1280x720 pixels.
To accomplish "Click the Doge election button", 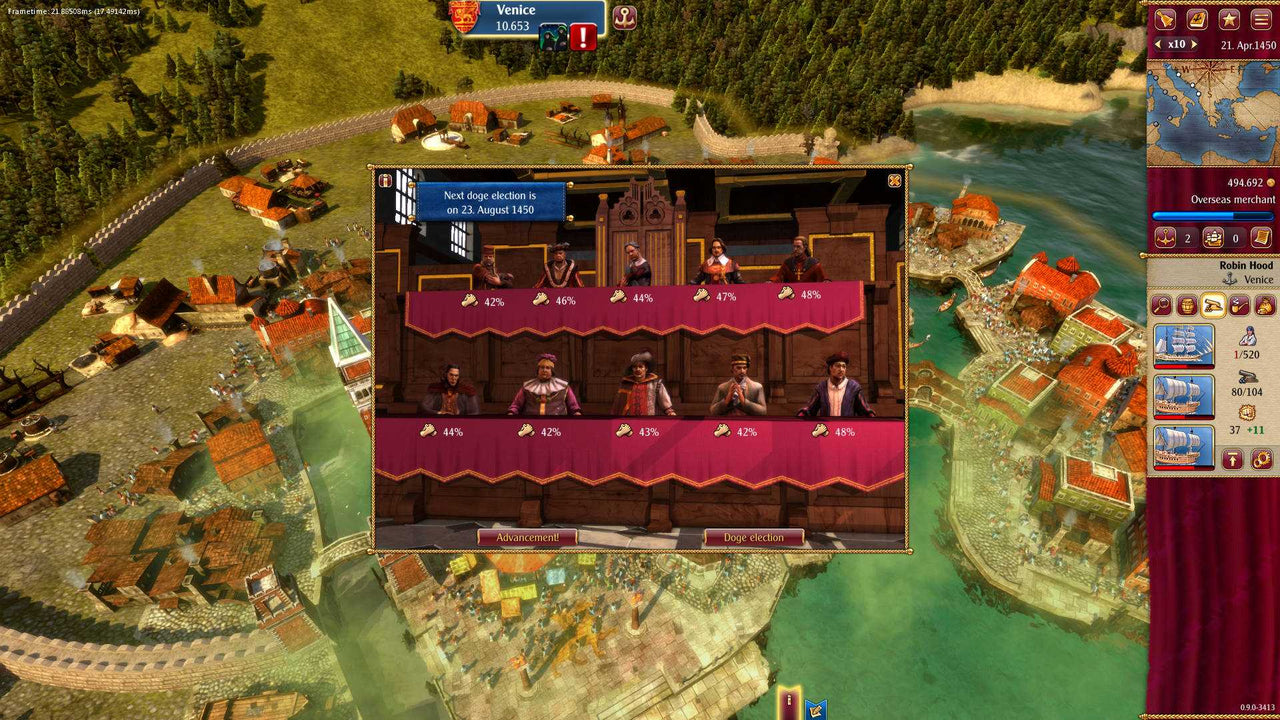I will point(755,536).
